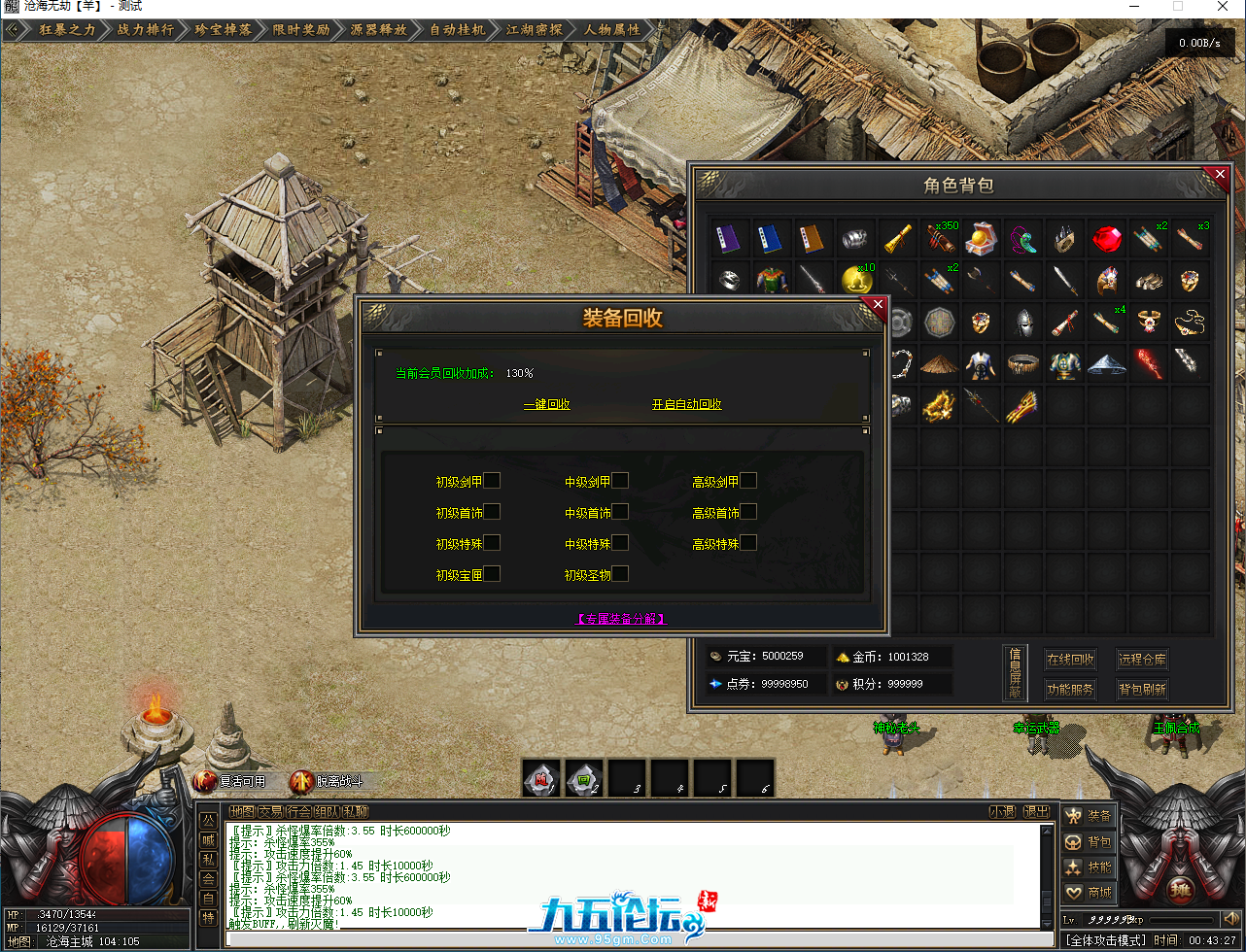
Task: Start 一键回收 one-click recycling
Action: (545, 404)
